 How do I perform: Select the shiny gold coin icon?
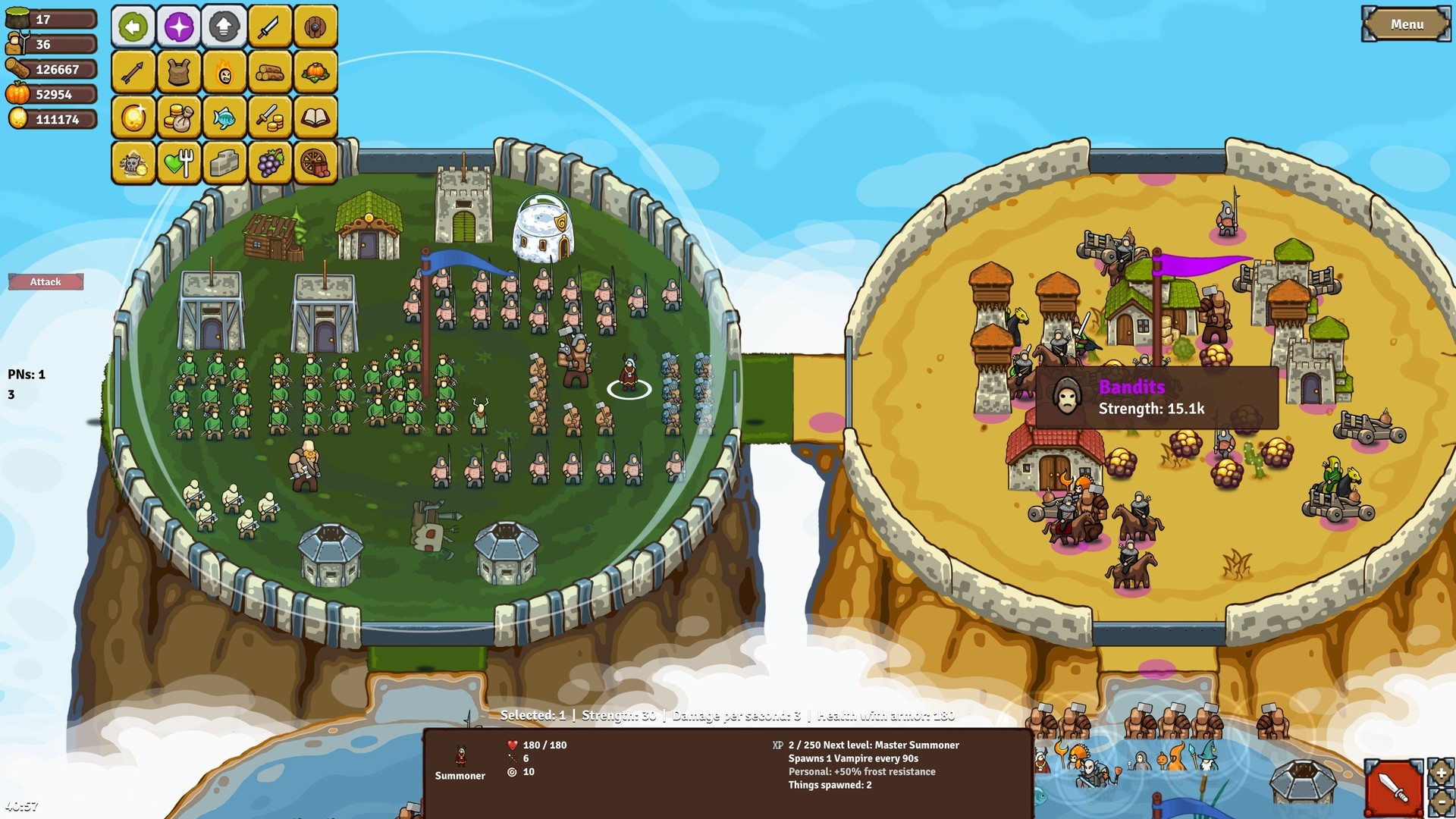[133, 118]
